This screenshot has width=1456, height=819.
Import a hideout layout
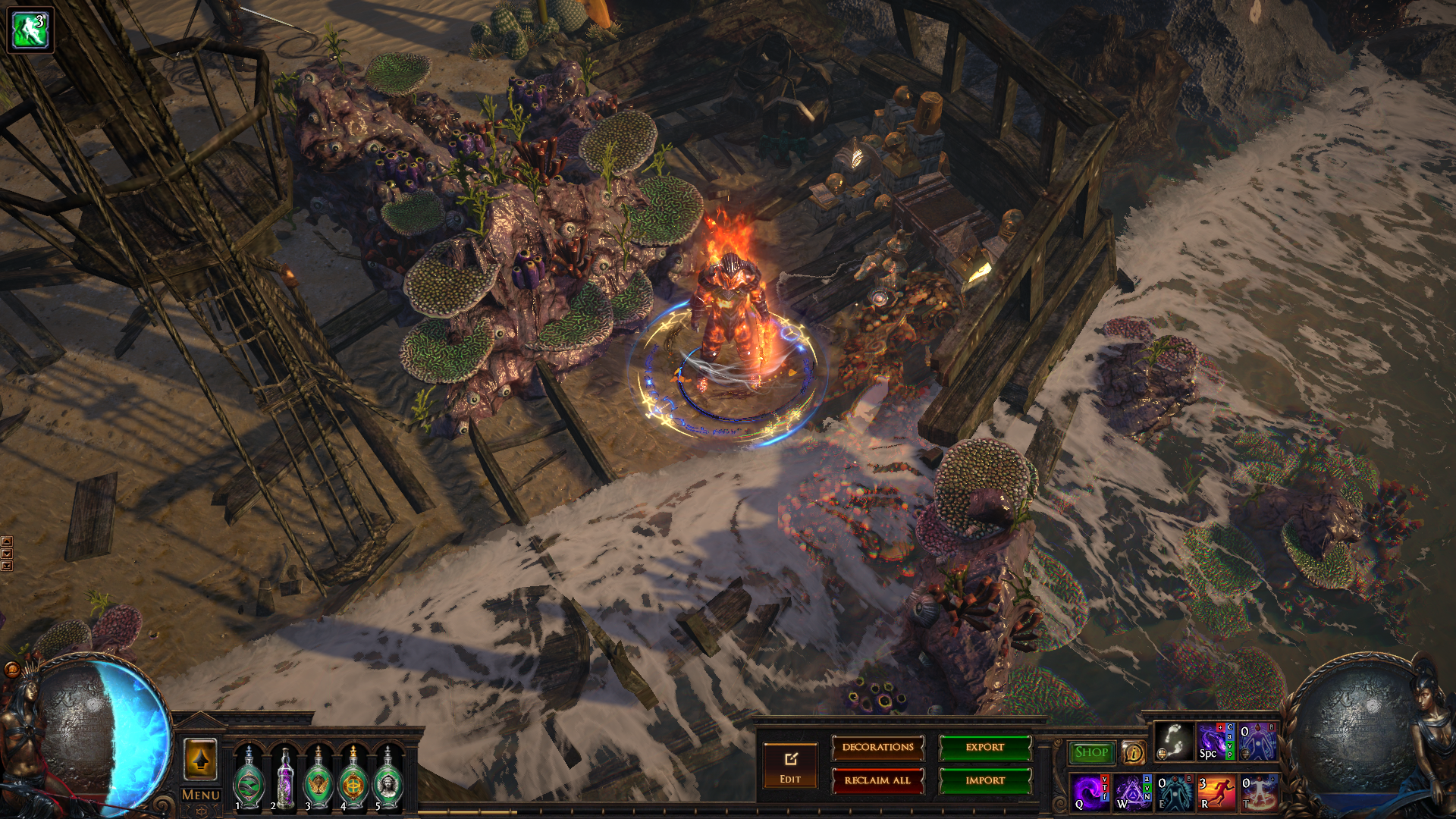[x=984, y=780]
